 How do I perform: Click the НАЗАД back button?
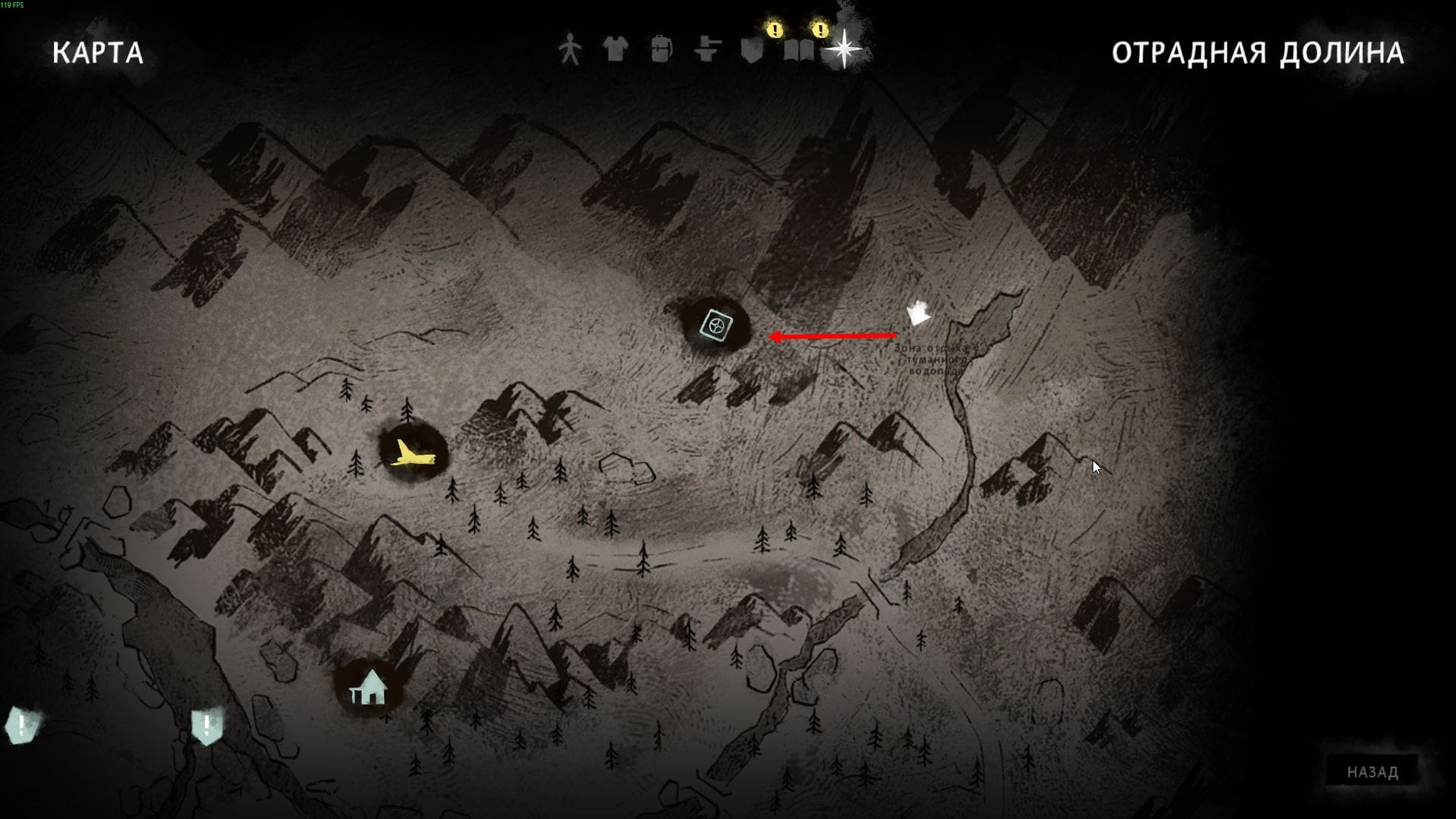coord(1372,772)
